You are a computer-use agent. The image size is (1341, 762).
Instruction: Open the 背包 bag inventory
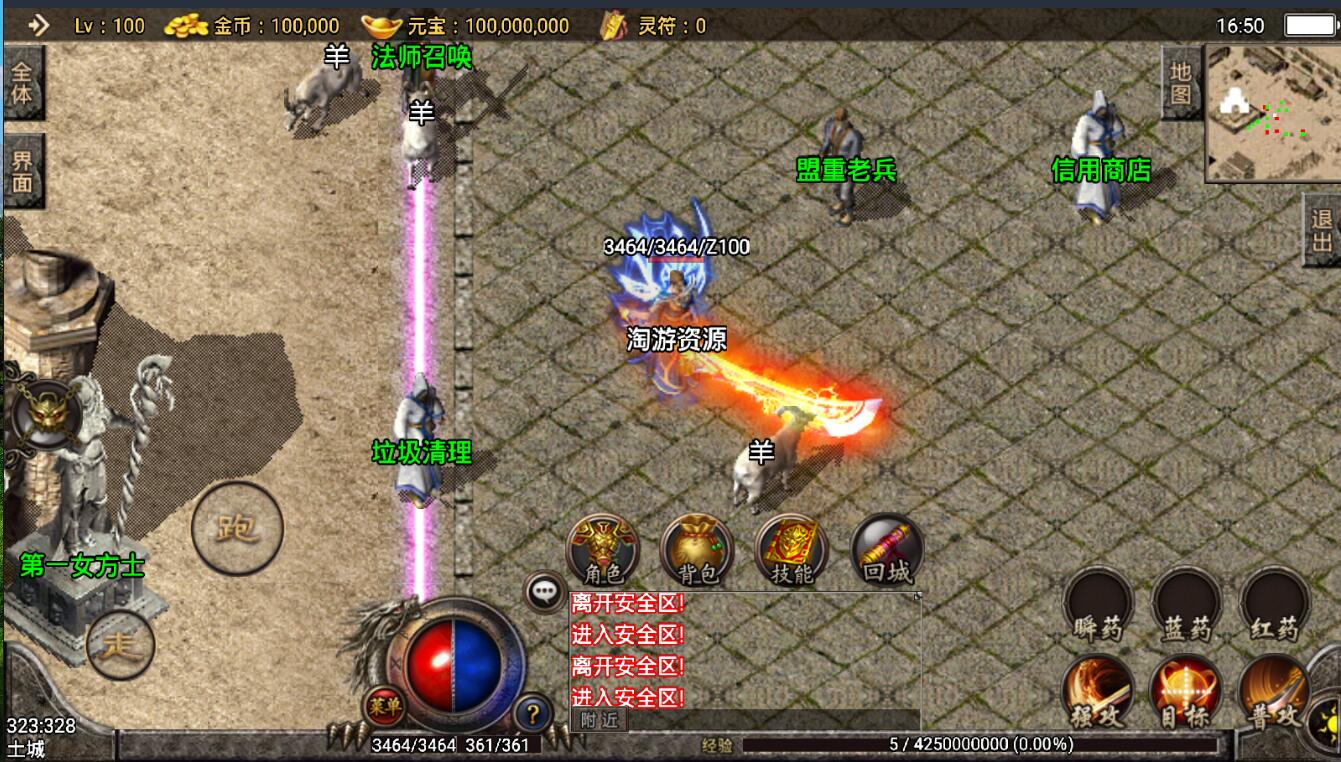pyautogui.click(x=697, y=549)
